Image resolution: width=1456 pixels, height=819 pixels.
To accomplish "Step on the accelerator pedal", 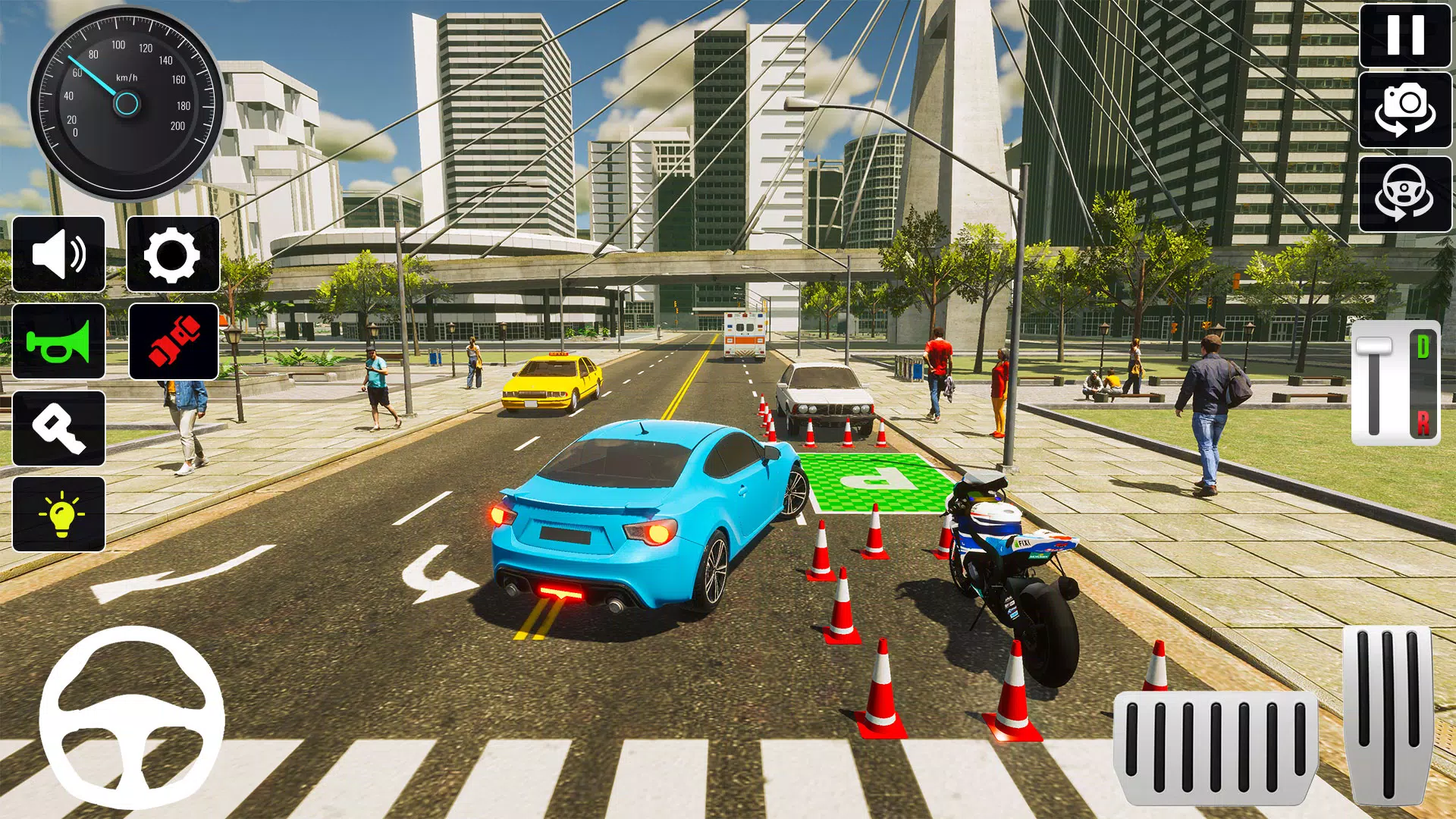I will point(1388,713).
